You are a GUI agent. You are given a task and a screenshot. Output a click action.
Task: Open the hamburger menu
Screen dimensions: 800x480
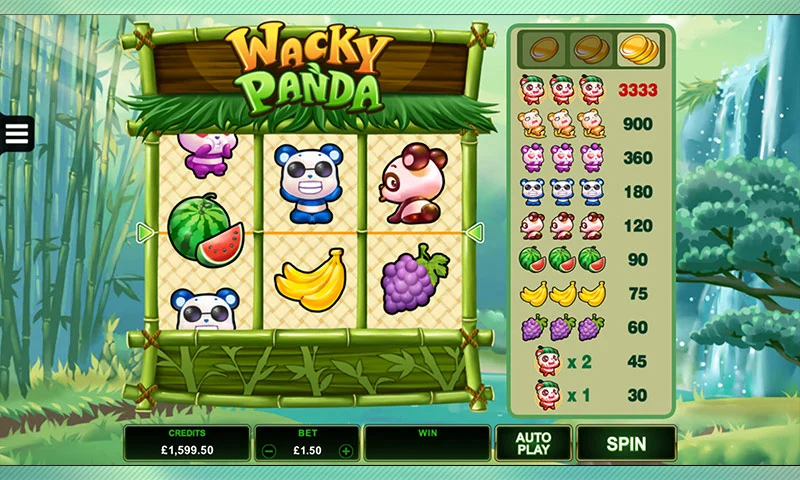click(17, 134)
